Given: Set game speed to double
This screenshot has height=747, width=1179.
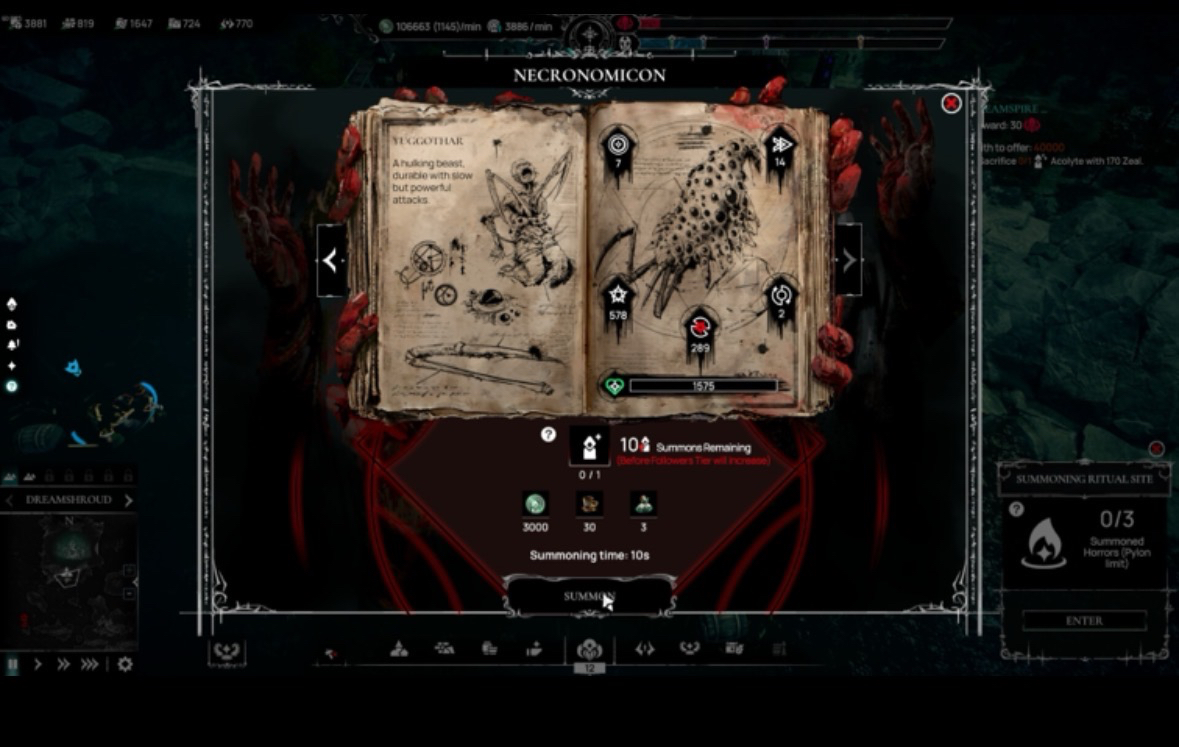Looking at the screenshot, I should [63, 664].
